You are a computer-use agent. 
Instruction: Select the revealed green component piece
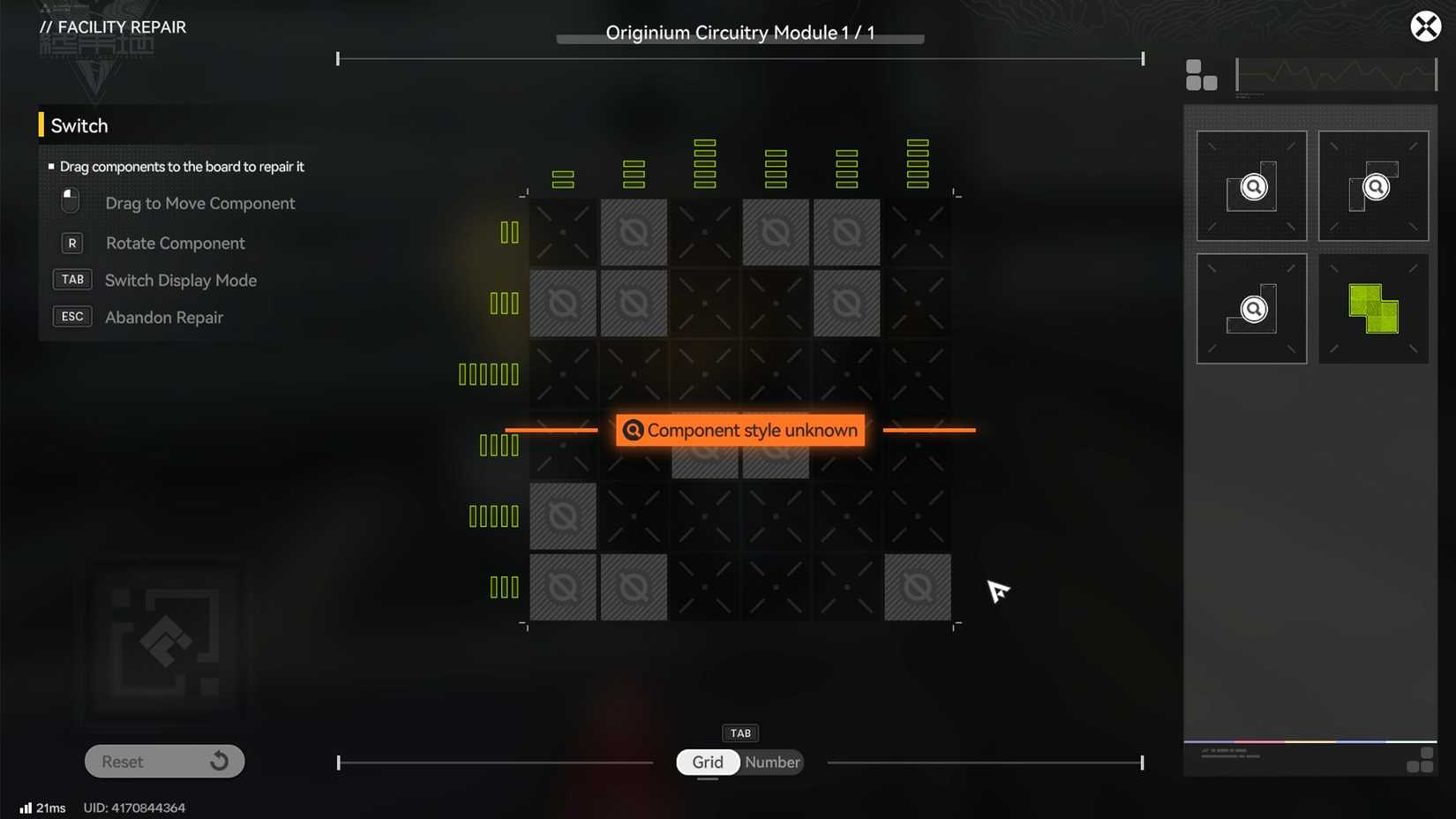(x=1373, y=308)
